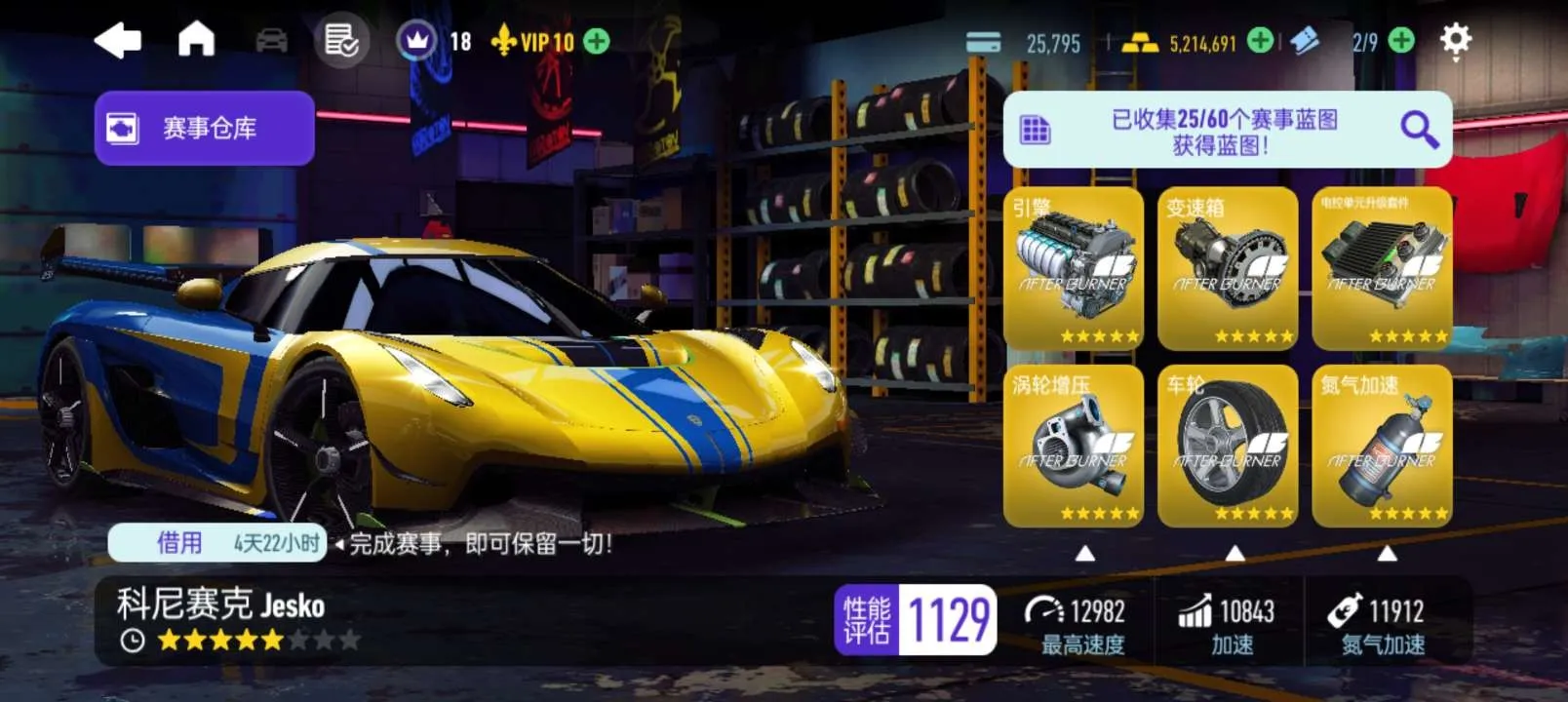
Task: Go back with the white arrow
Action: click(118, 41)
